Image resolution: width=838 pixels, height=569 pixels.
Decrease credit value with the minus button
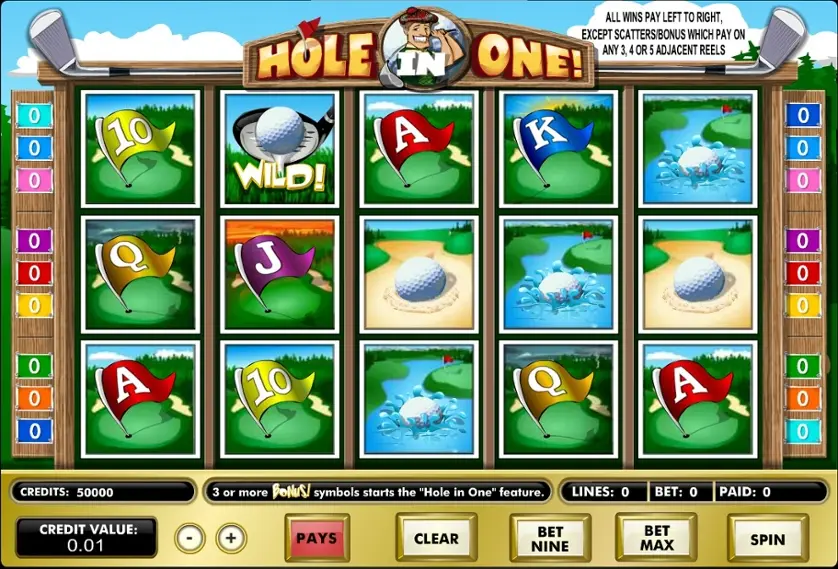click(189, 538)
